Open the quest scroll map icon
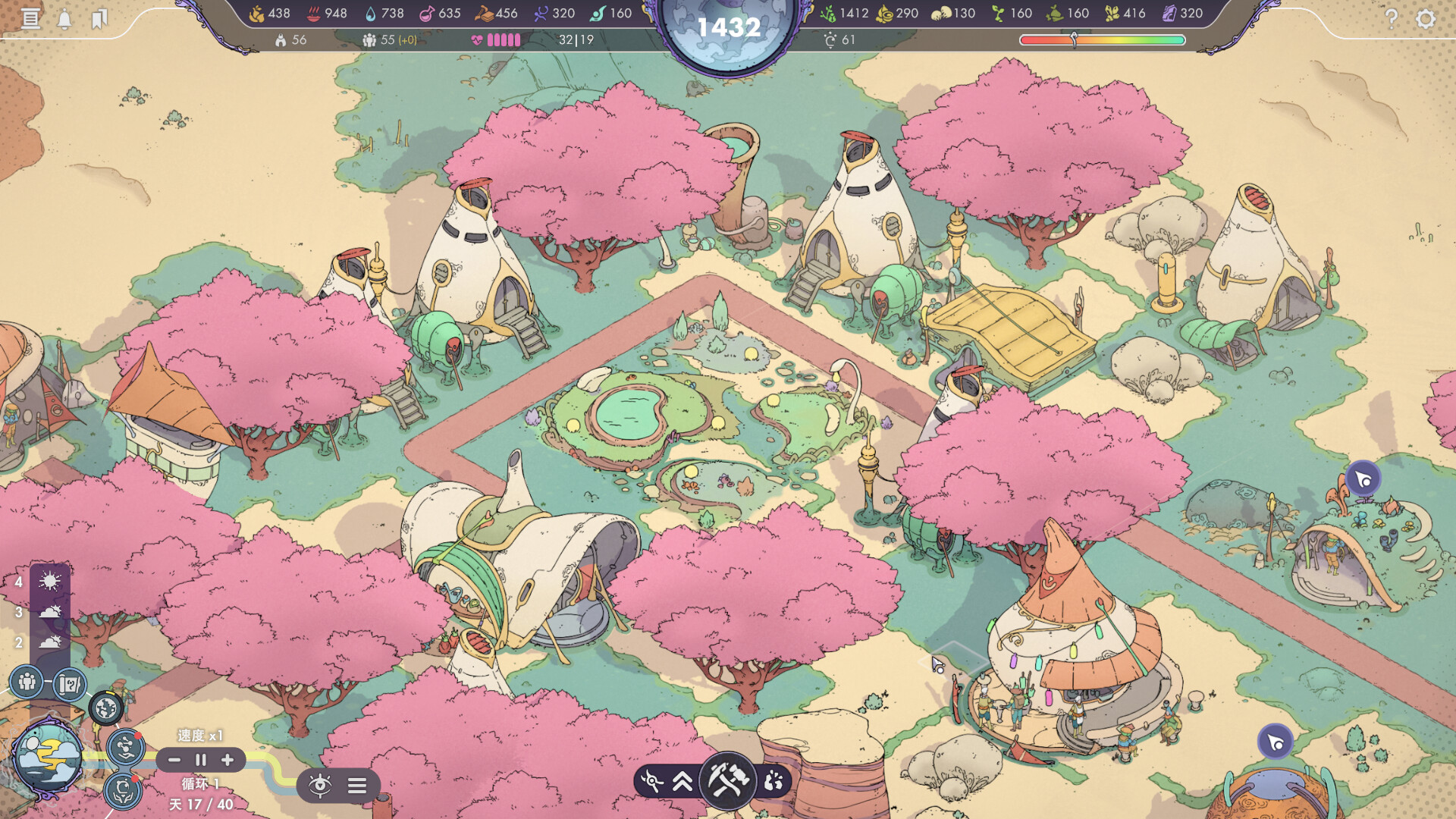The height and width of the screenshot is (819, 1456). click(70, 685)
